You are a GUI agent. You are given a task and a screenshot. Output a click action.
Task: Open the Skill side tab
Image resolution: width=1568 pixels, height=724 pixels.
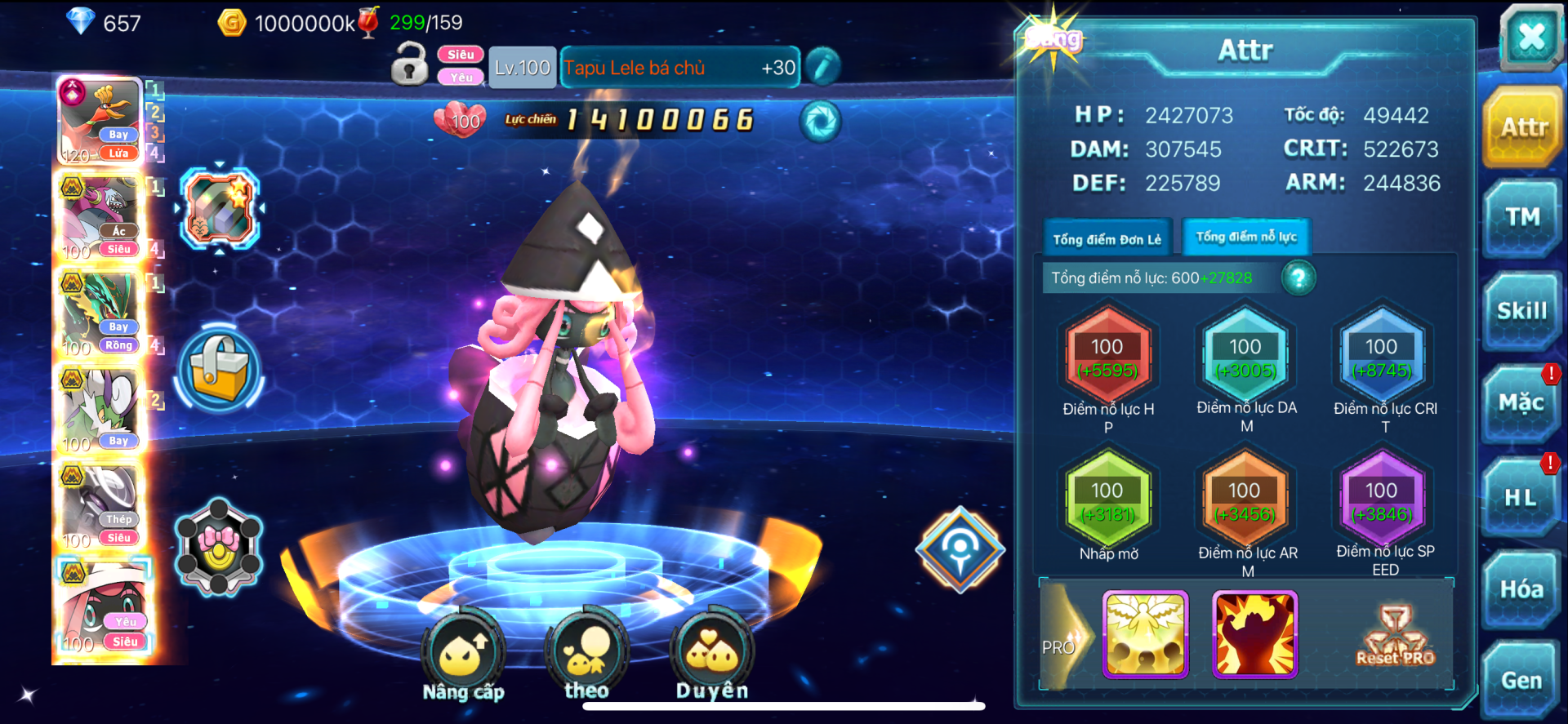click(1522, 311)
